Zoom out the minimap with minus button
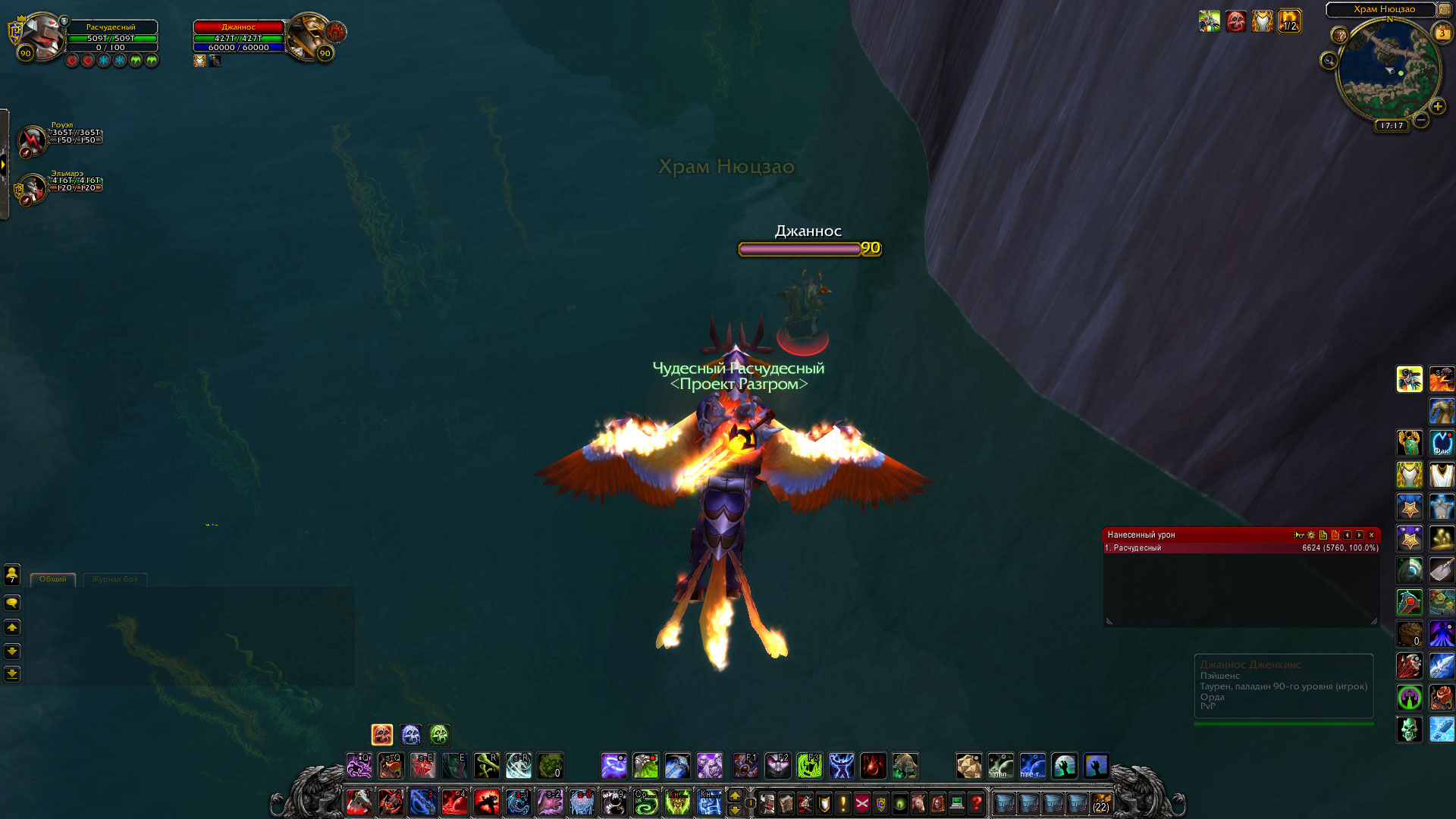 [1421, 120]
